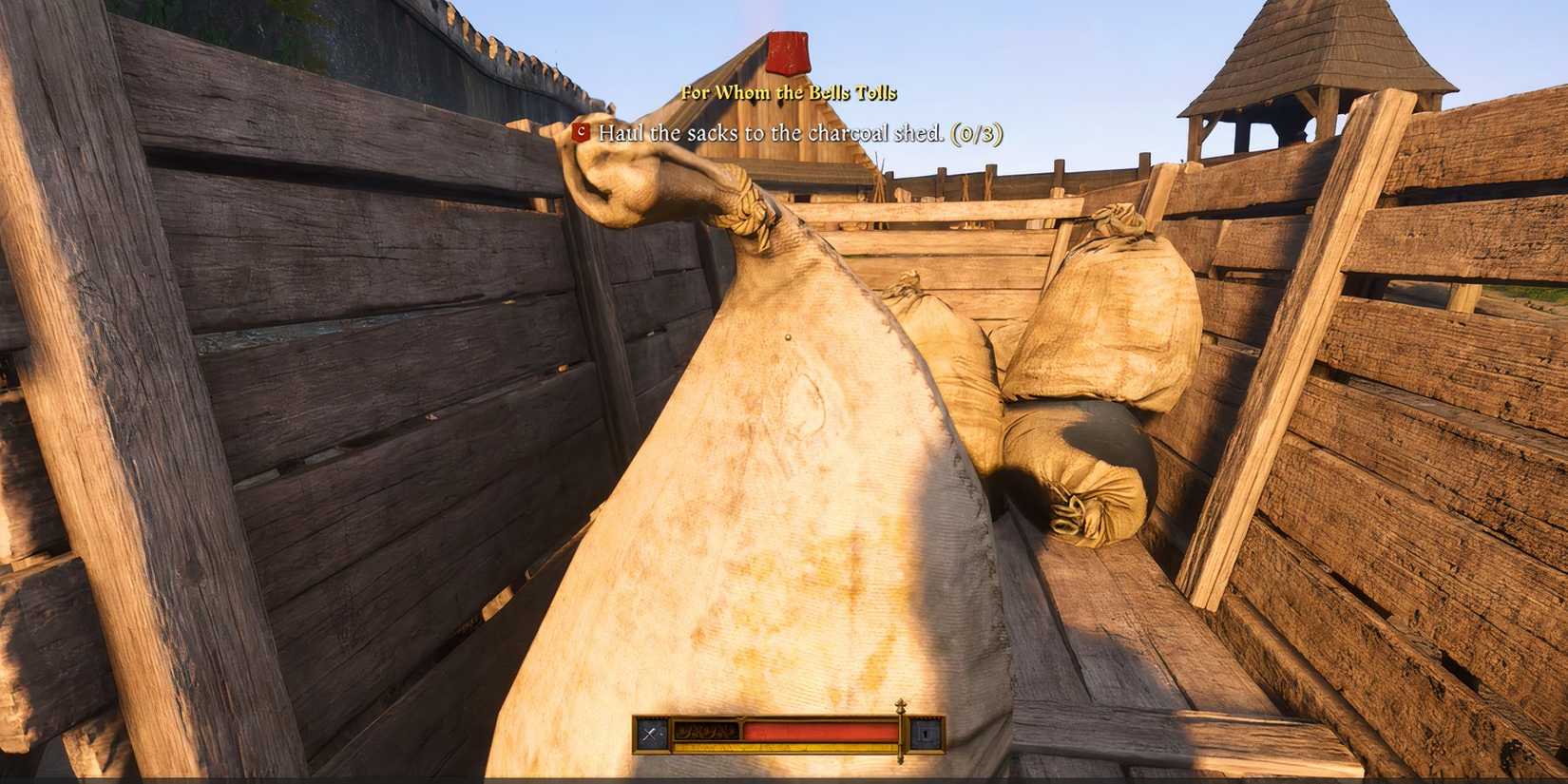Click the ornate emblem left of the health bar
This screenshot has width=1568, height=784.
[x=708, y=731]
